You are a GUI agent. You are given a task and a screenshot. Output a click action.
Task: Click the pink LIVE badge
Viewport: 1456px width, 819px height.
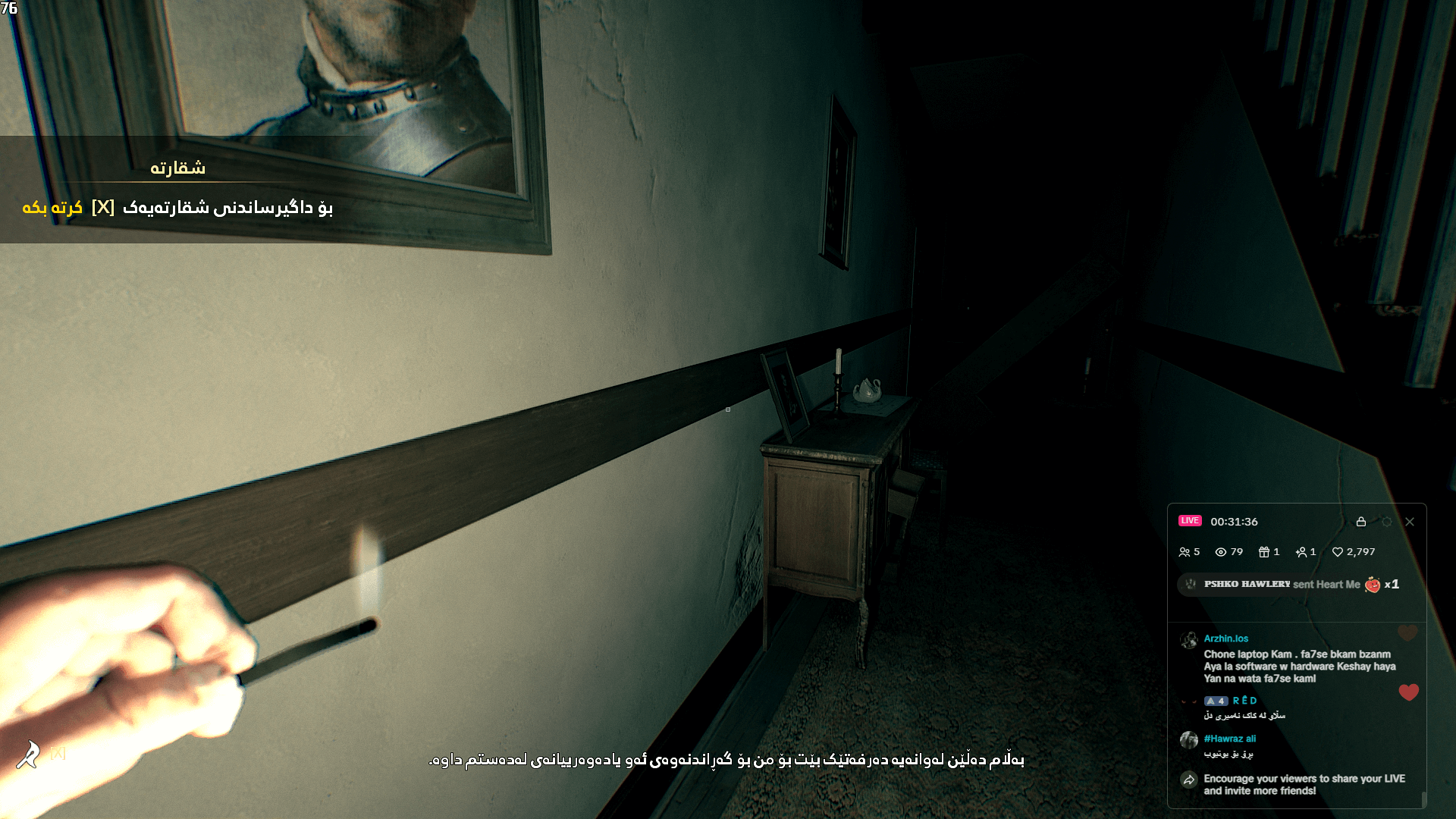click(x=1191, y=521)
